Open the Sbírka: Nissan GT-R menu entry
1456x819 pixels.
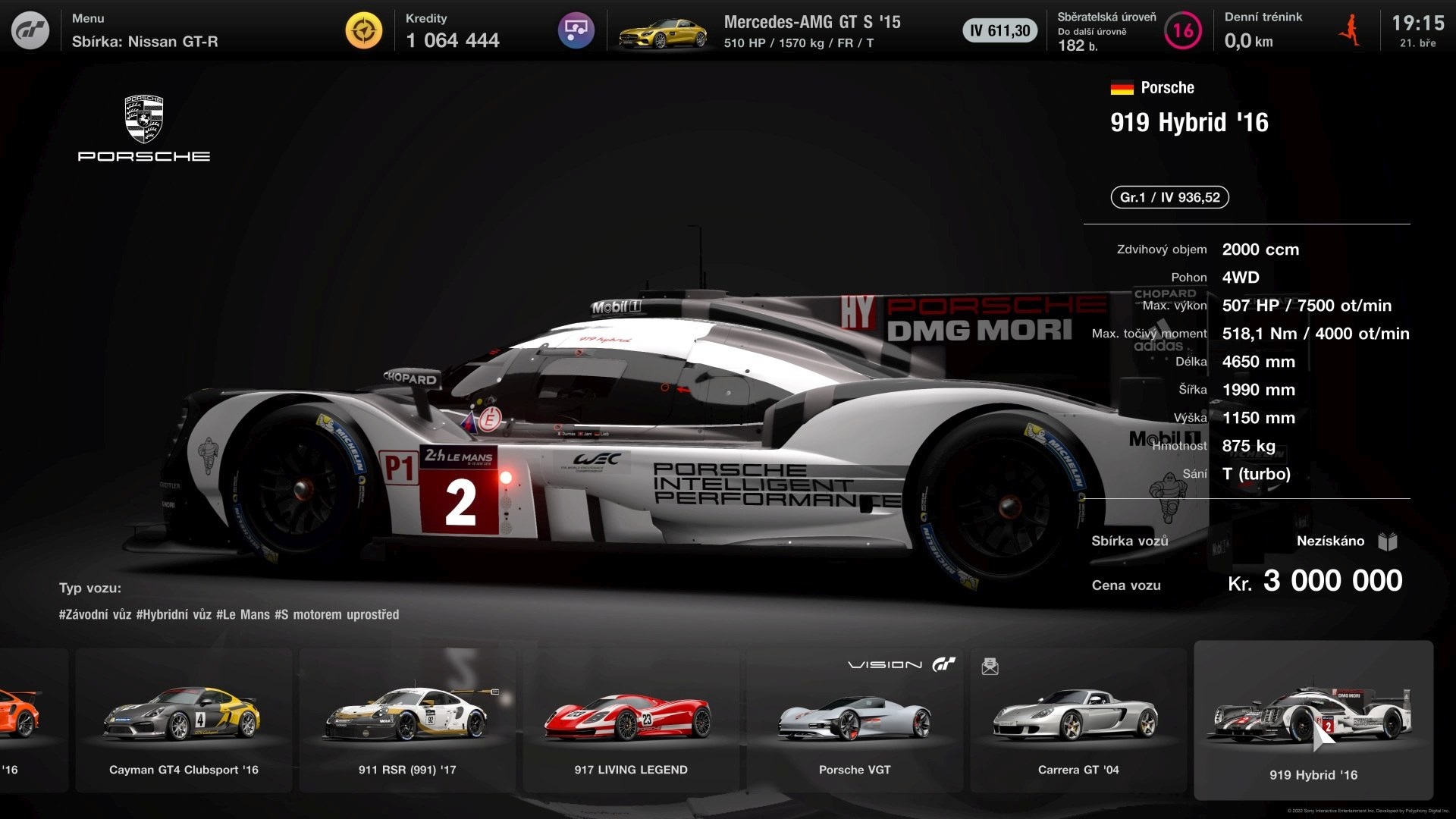pos(144,41)
